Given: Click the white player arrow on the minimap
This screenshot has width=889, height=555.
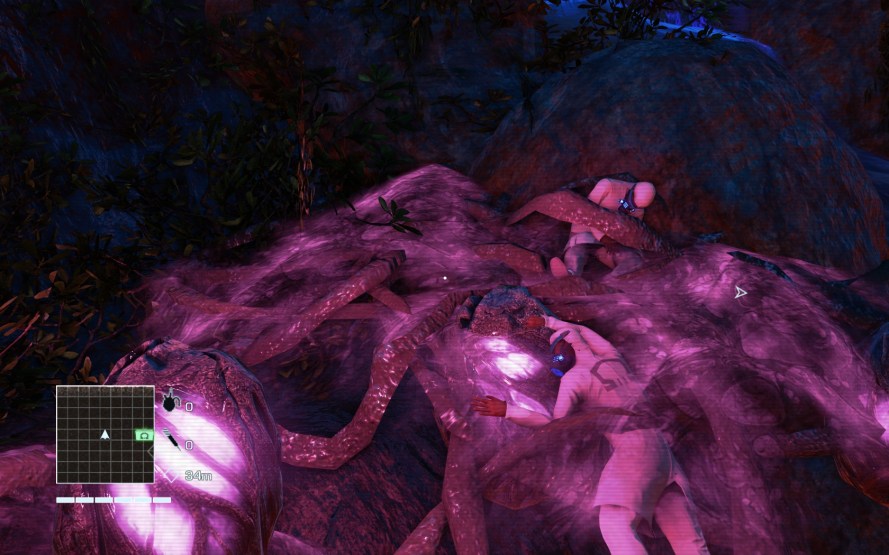Looking at the screenshot, I should tap(105, 434).
